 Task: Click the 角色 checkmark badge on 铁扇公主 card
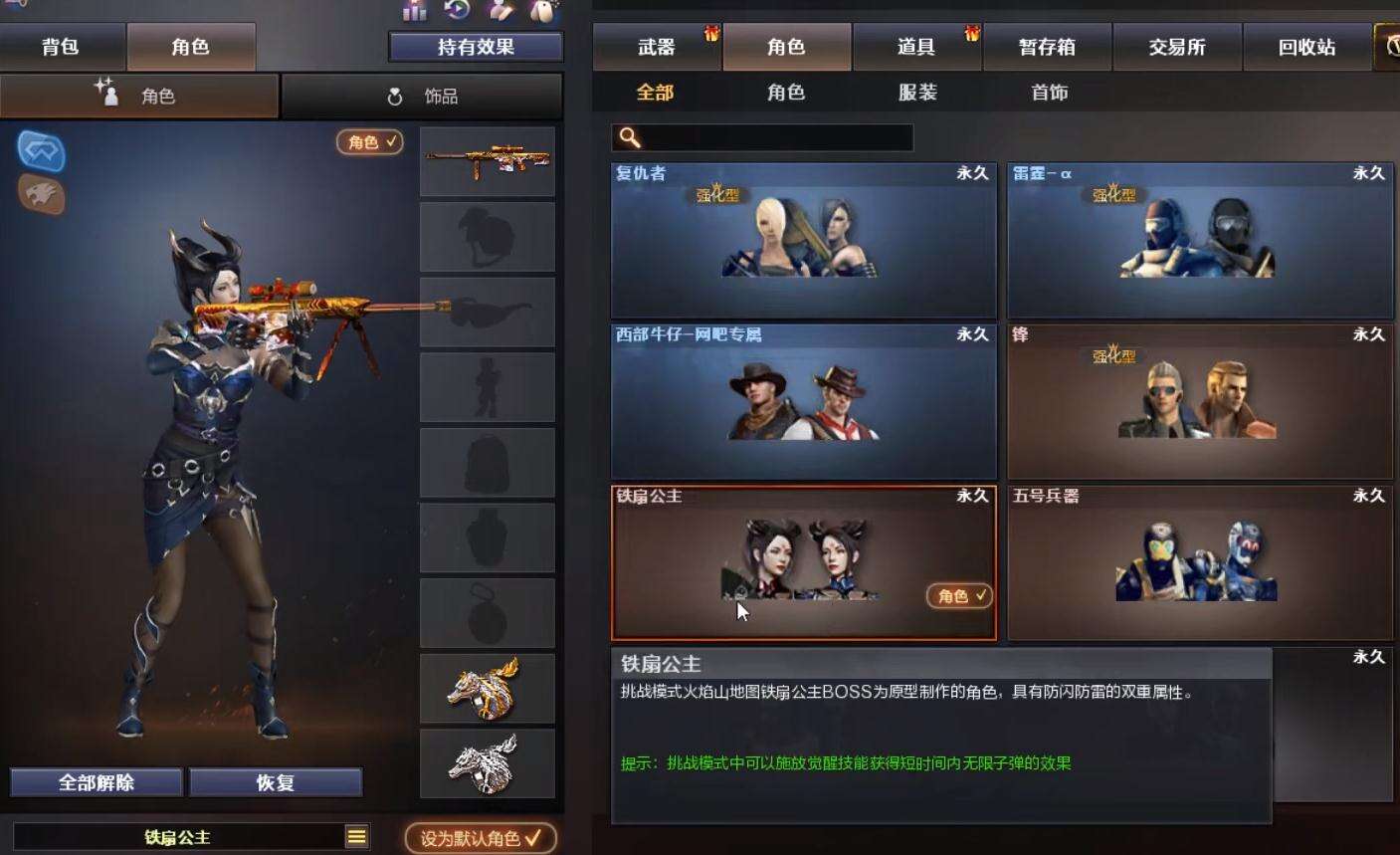[957, 596]
